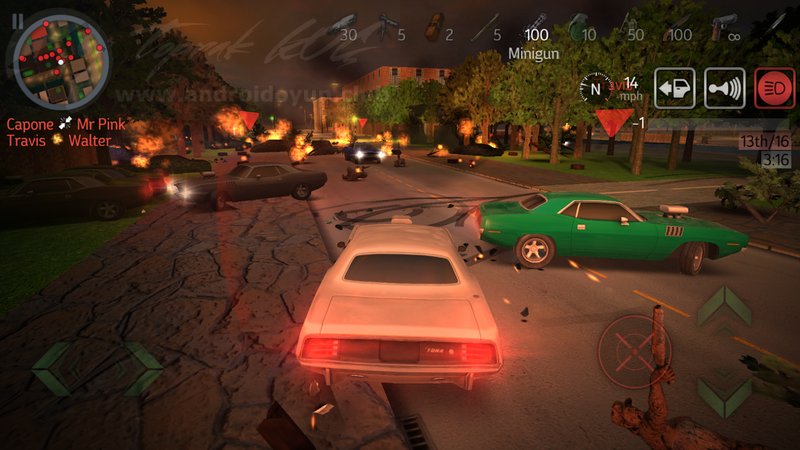This screenshot has height=450, width=800.
Task: Toggle the red headlights button
Action: (774, 88)
